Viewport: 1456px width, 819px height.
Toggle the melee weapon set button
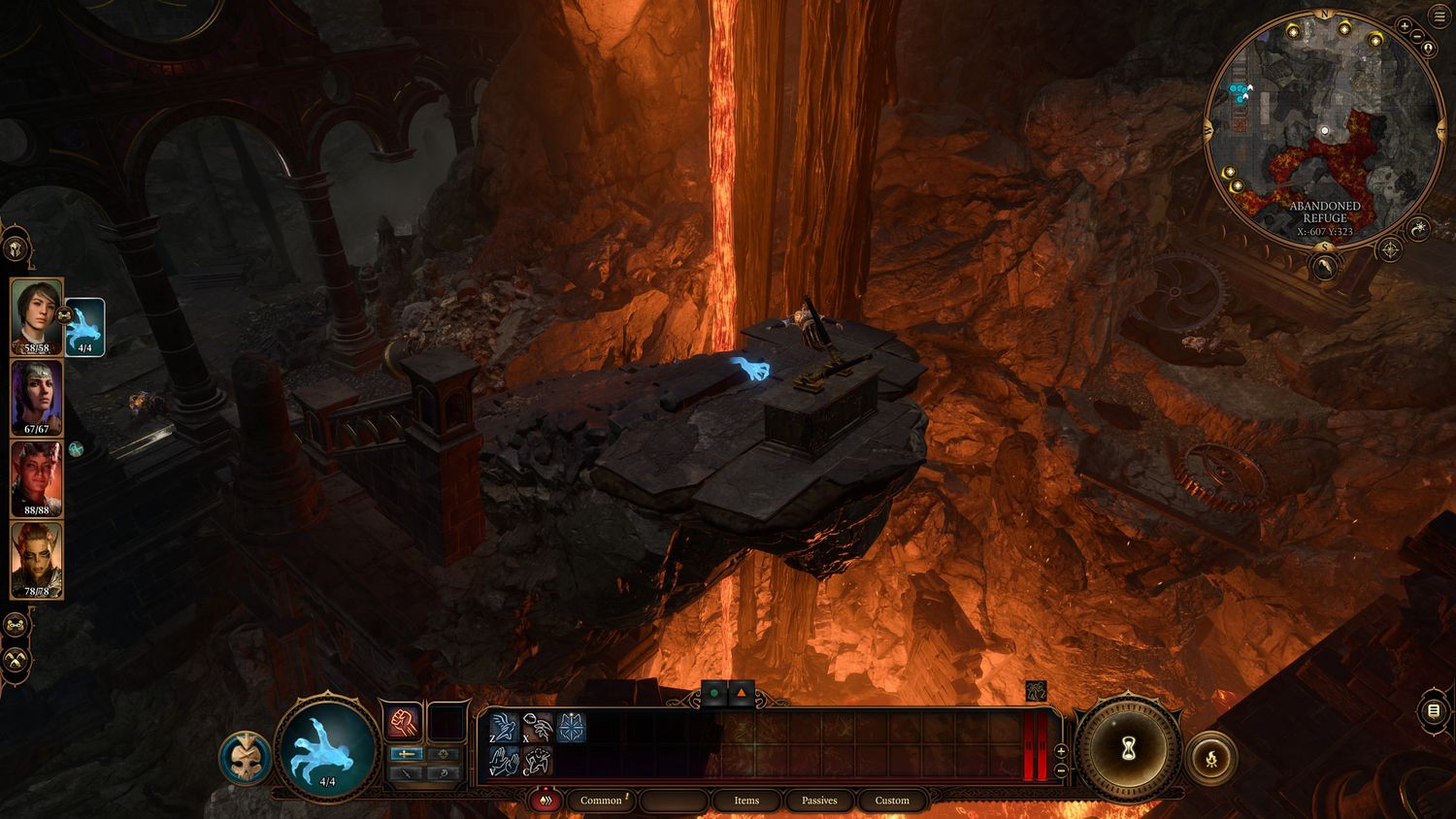pyautogui.click(x=406, y=754)
